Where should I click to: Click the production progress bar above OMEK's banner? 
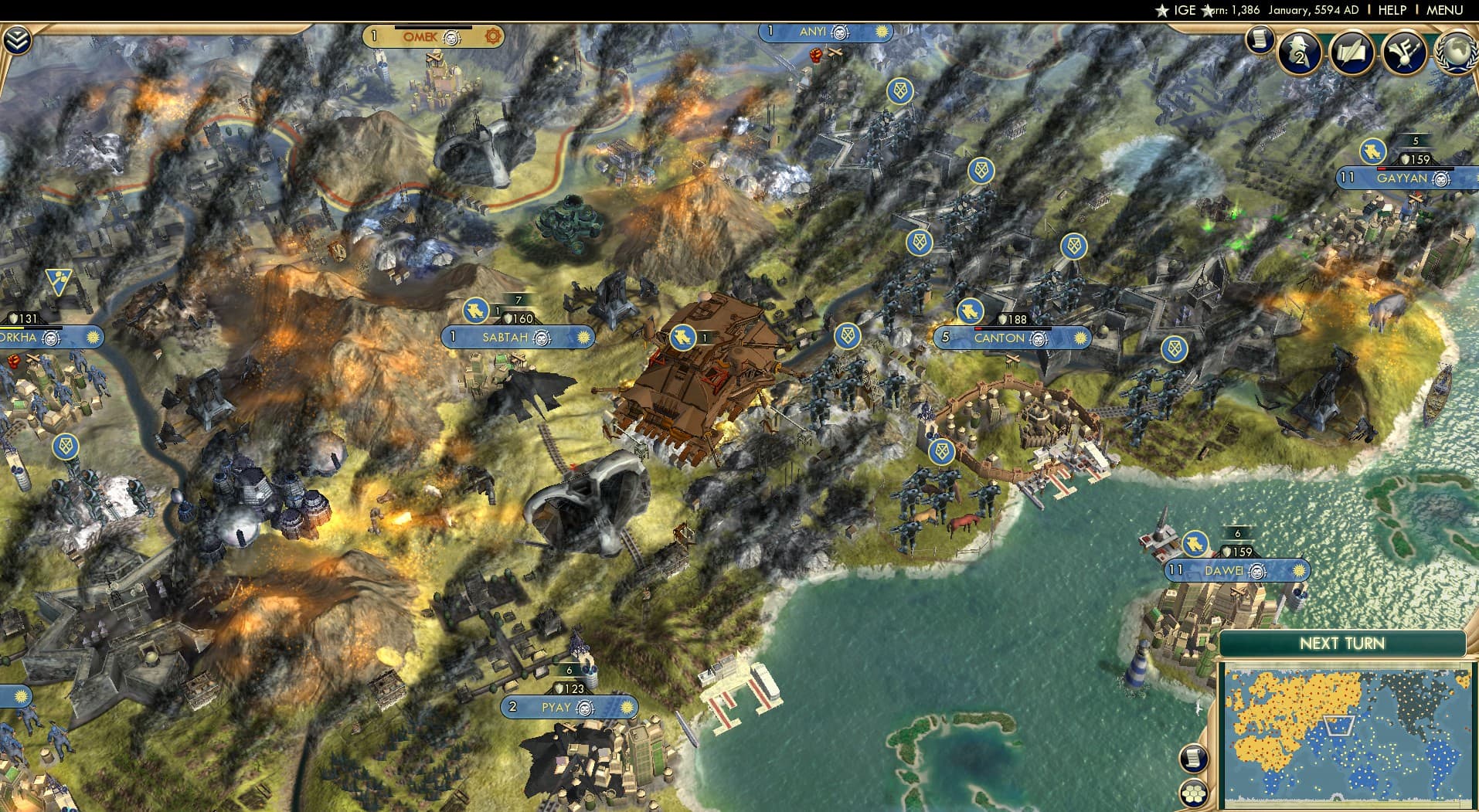coord(433,28)
